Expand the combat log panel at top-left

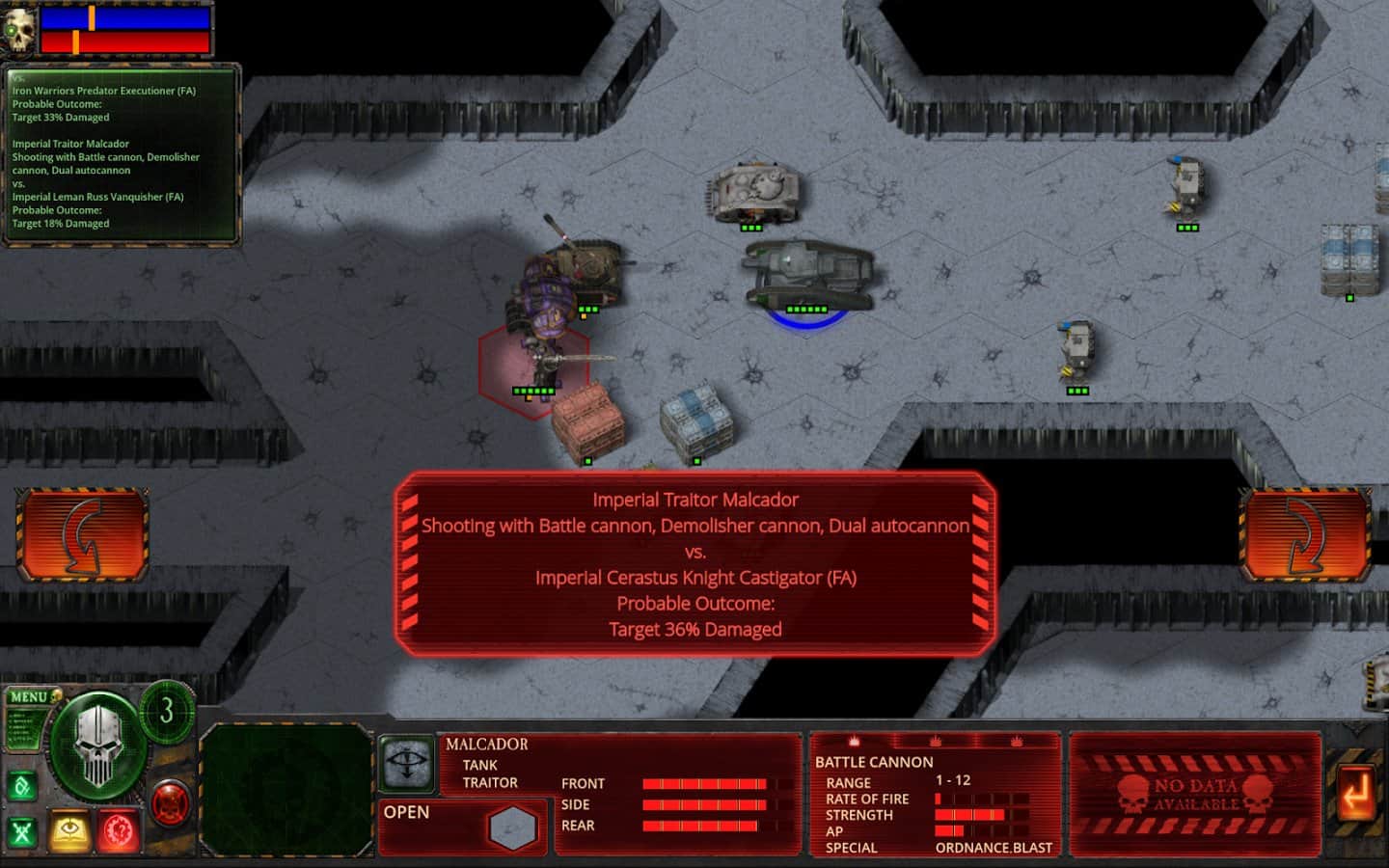[x=122, y=154]
